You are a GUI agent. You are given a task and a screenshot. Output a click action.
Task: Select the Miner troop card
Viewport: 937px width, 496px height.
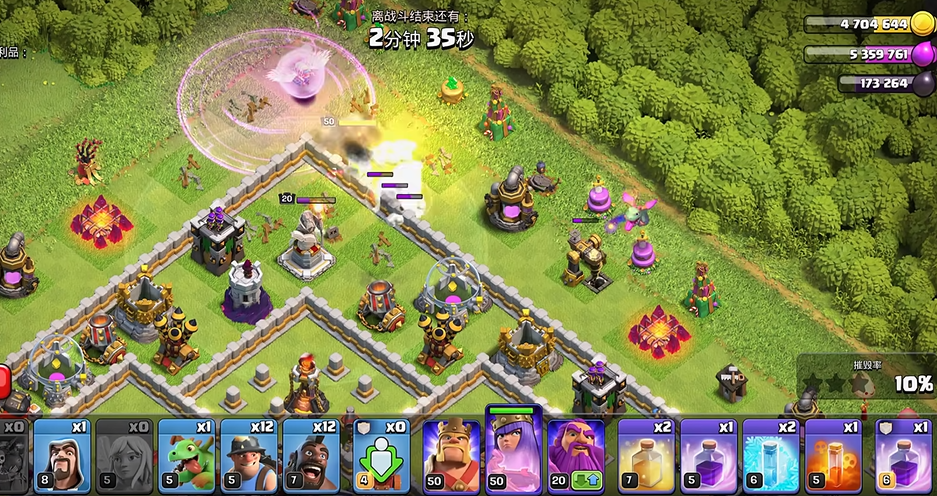(248, 455)
